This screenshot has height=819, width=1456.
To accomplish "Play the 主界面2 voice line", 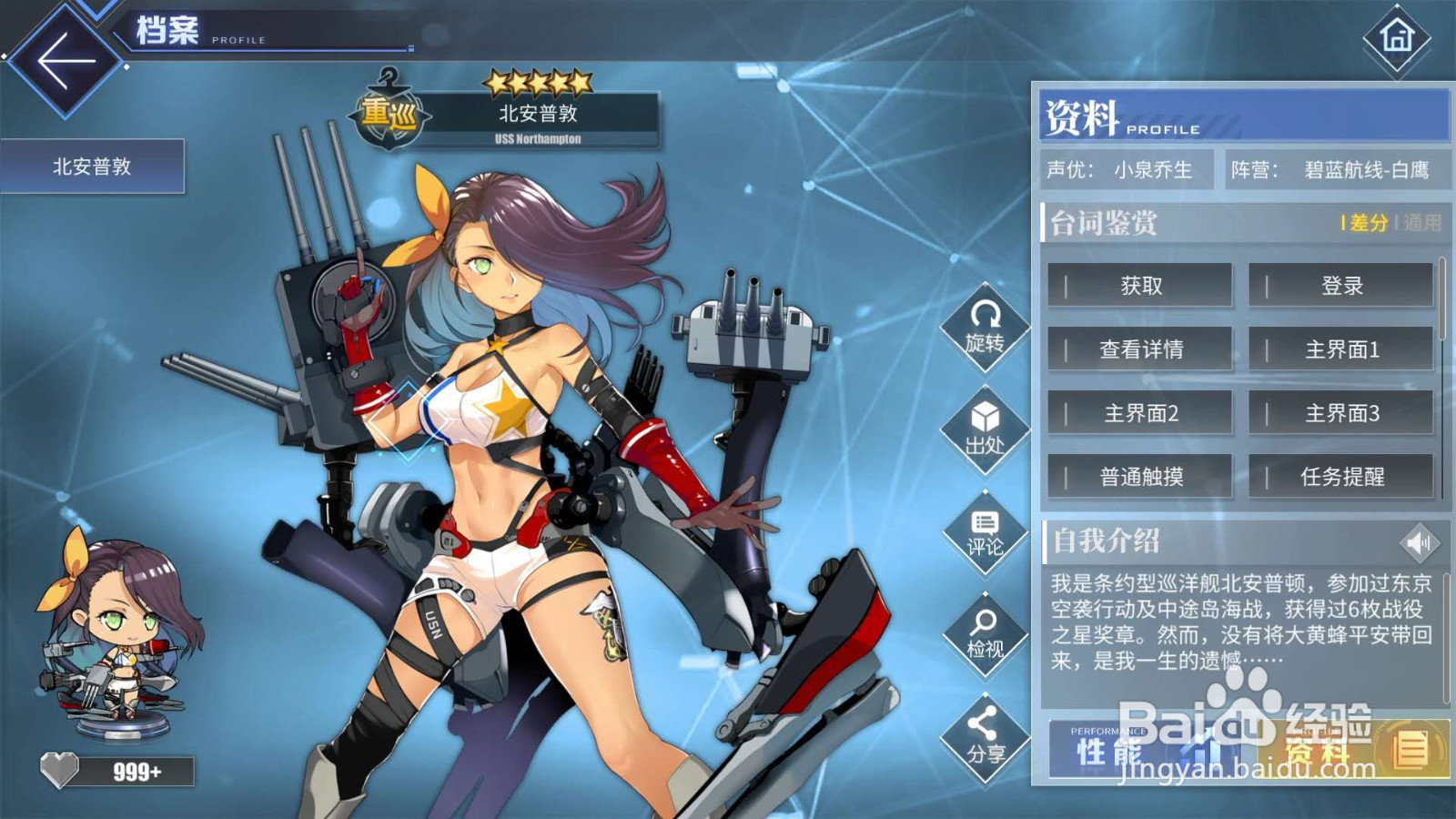I will 1140,413.
